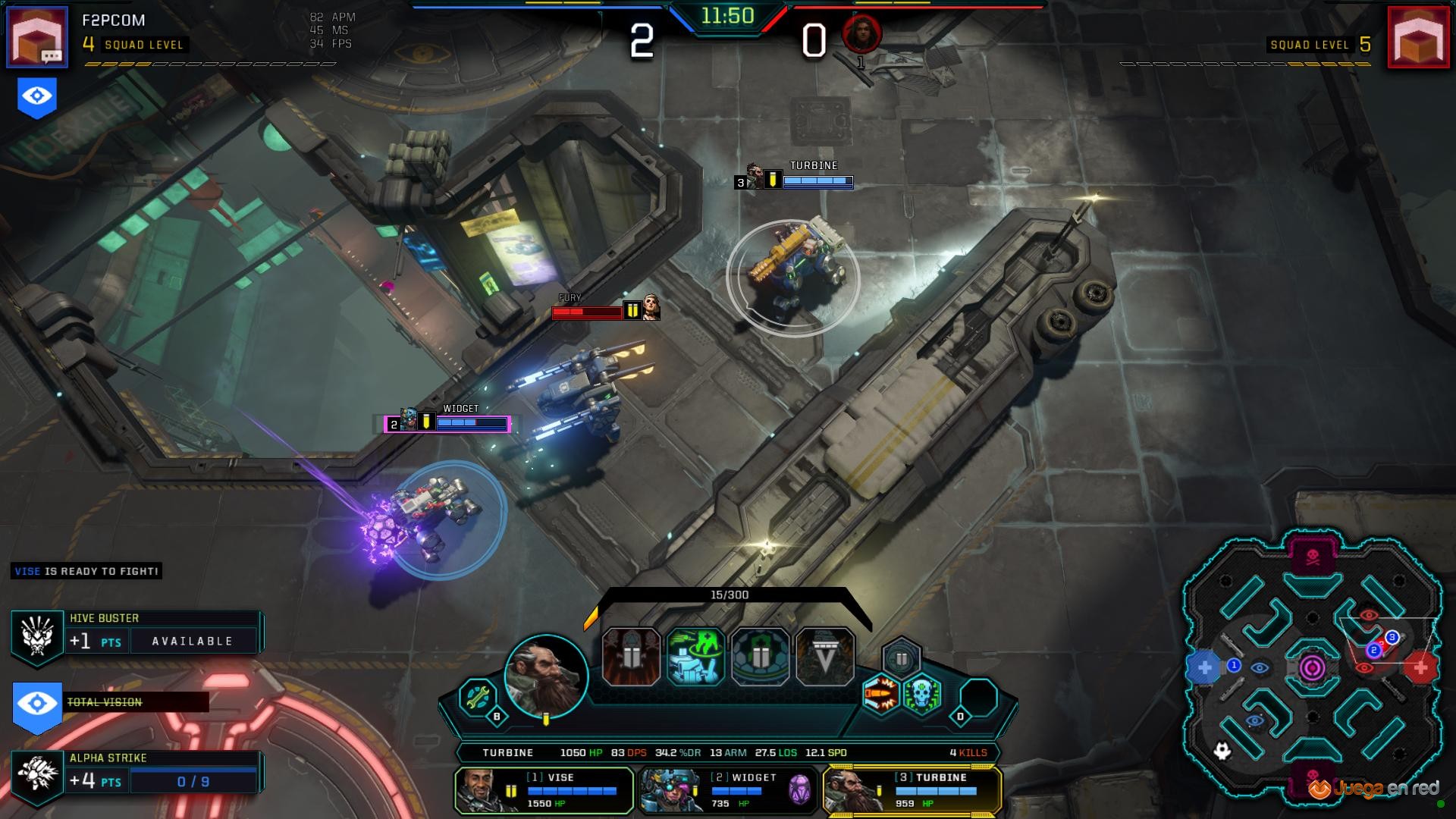Select the blue skull upgrade hexagon

[922, 695]
